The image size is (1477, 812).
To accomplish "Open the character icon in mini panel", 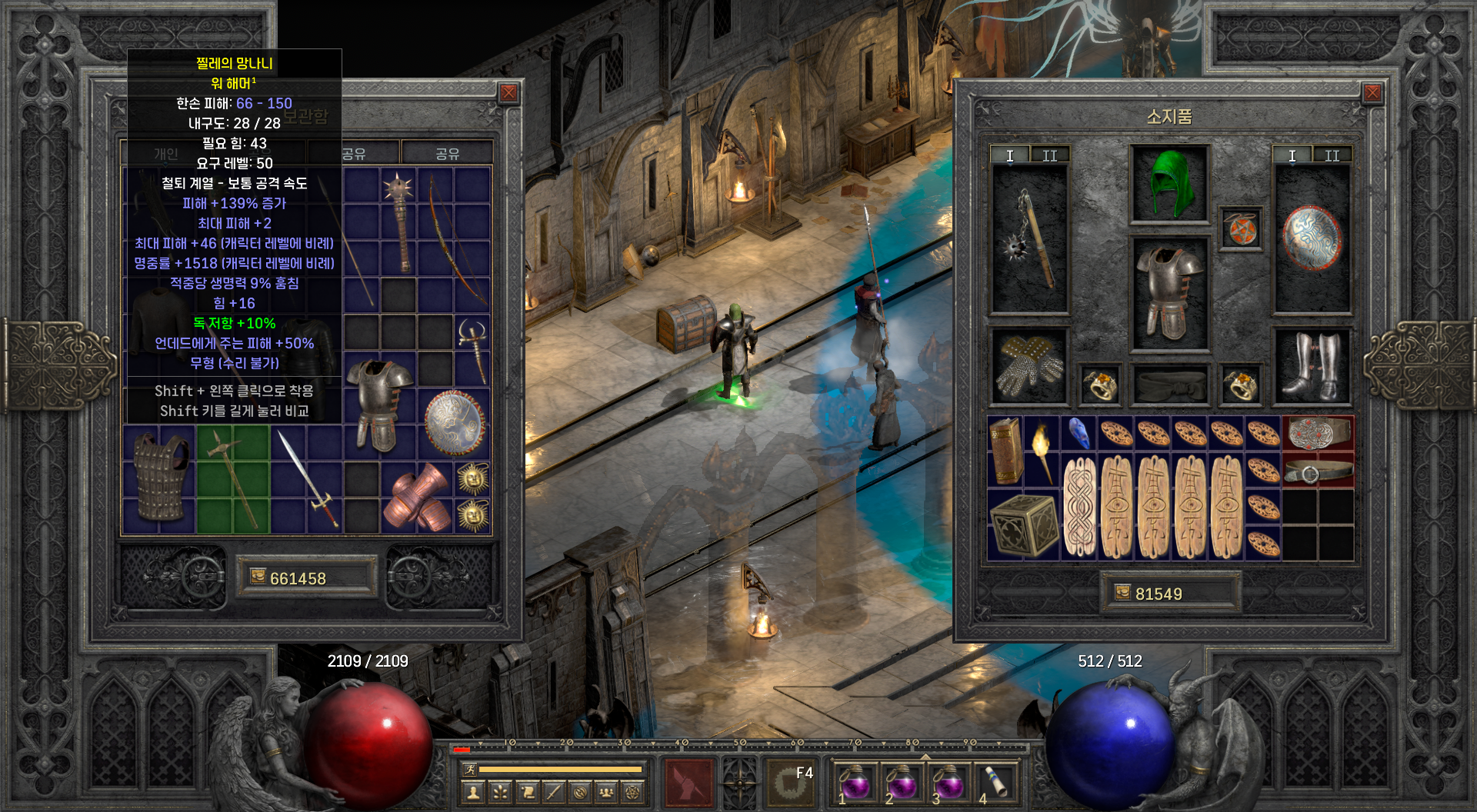I will point(473,792).
